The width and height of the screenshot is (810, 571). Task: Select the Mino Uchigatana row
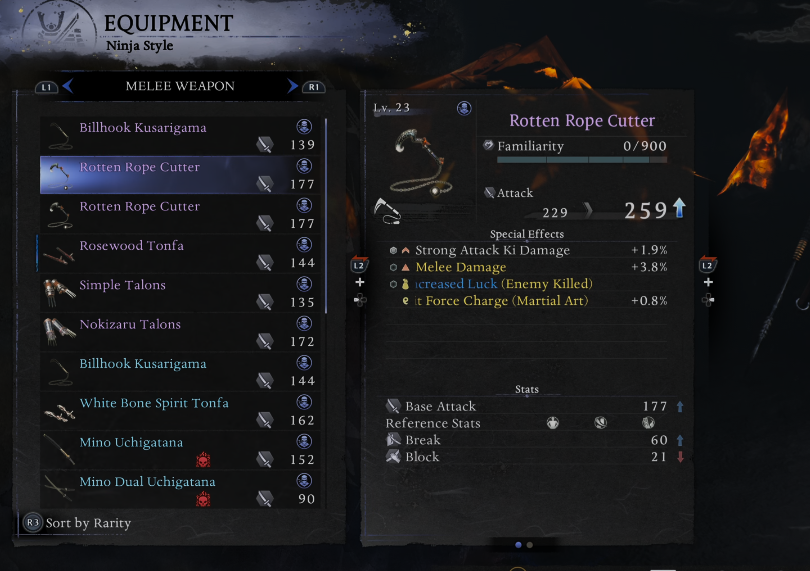(x=180, y=450)
